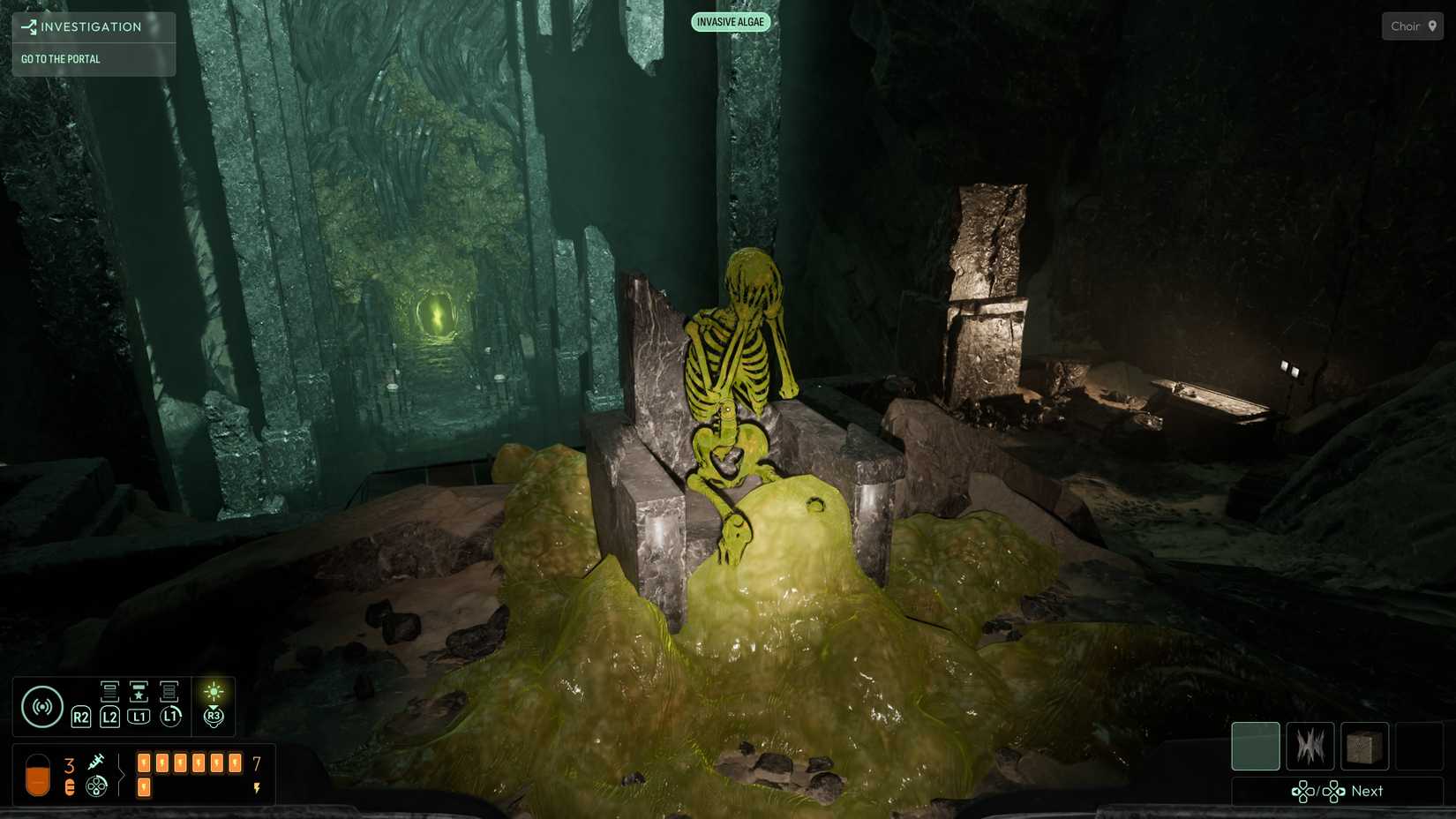
Task: Select the INVASIVE ALGAE label
Action: coord(731,21)
